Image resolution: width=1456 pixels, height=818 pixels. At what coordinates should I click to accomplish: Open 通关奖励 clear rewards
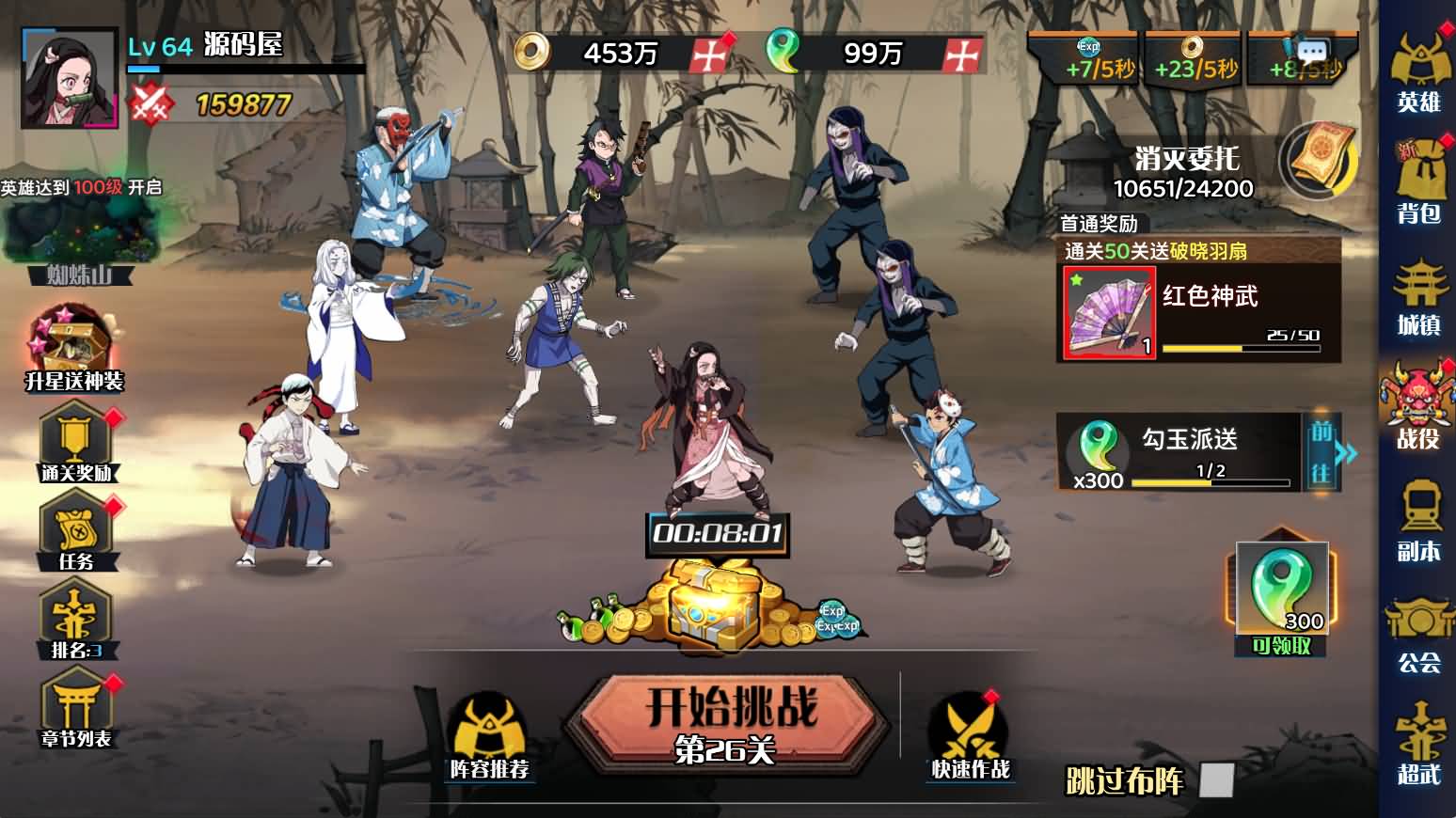(x=75, y=442)
